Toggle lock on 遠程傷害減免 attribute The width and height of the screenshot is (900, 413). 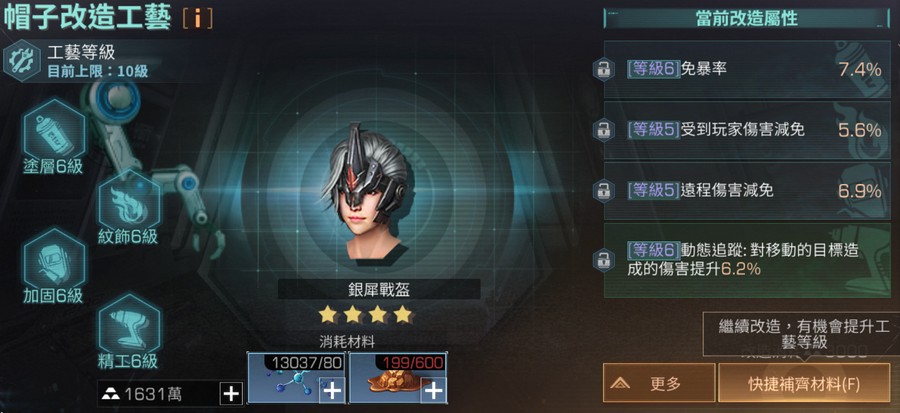pyautogui.click(x=603, y=190)
